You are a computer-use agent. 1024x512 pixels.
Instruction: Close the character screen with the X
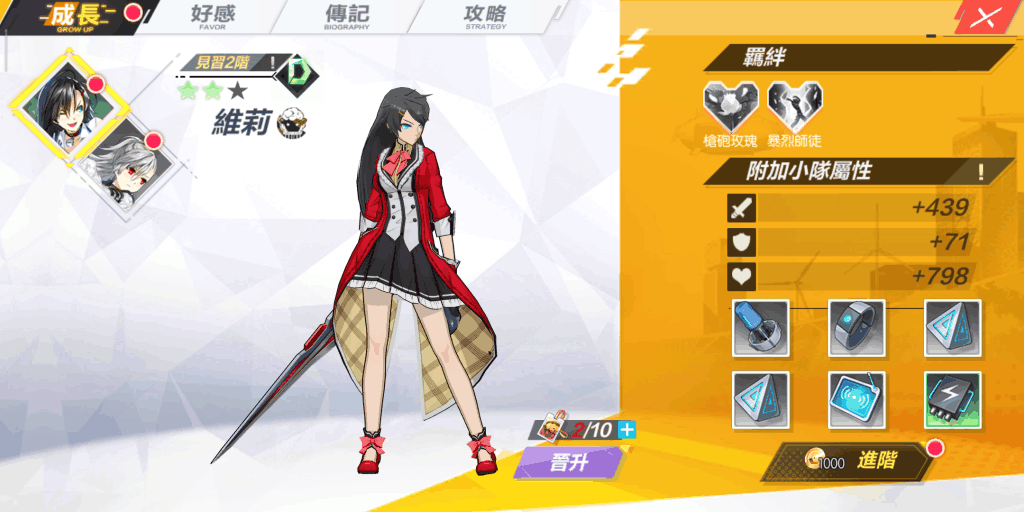pos(986,17)
